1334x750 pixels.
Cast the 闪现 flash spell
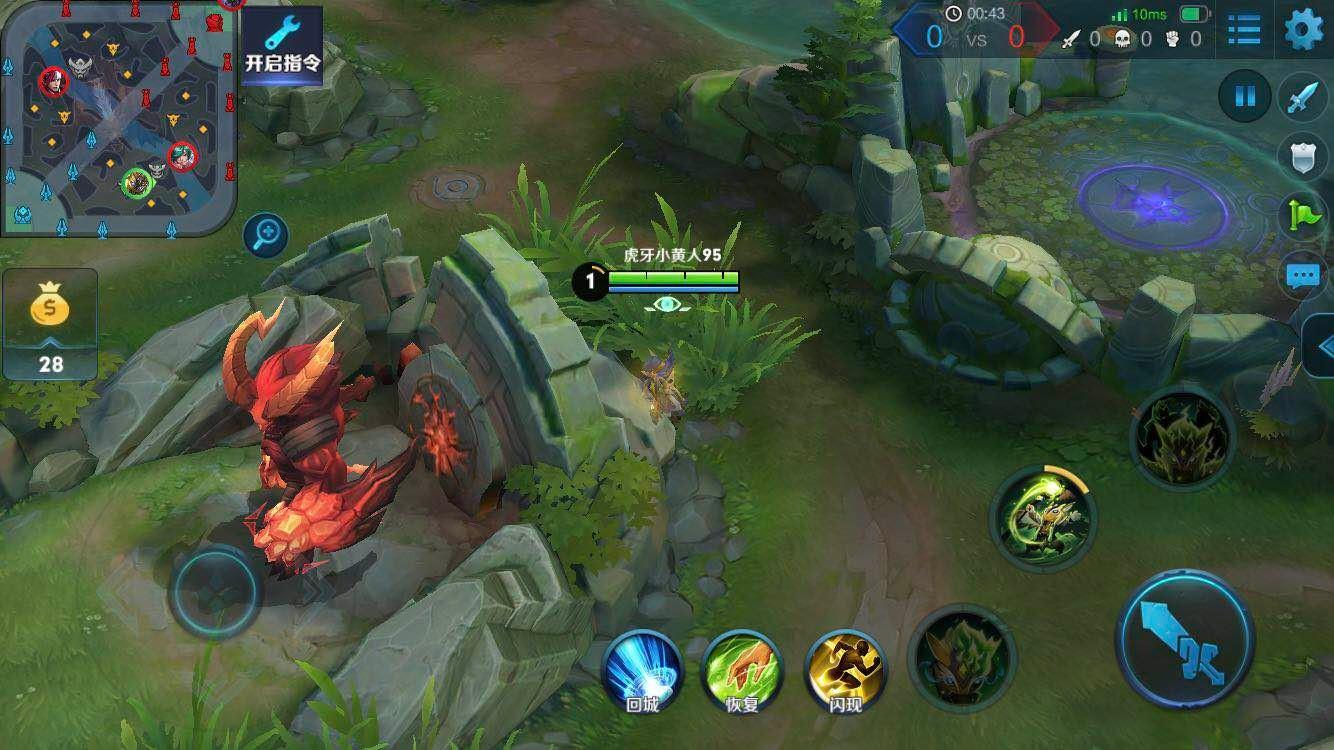pyautogui.click(x=845, y=672)
